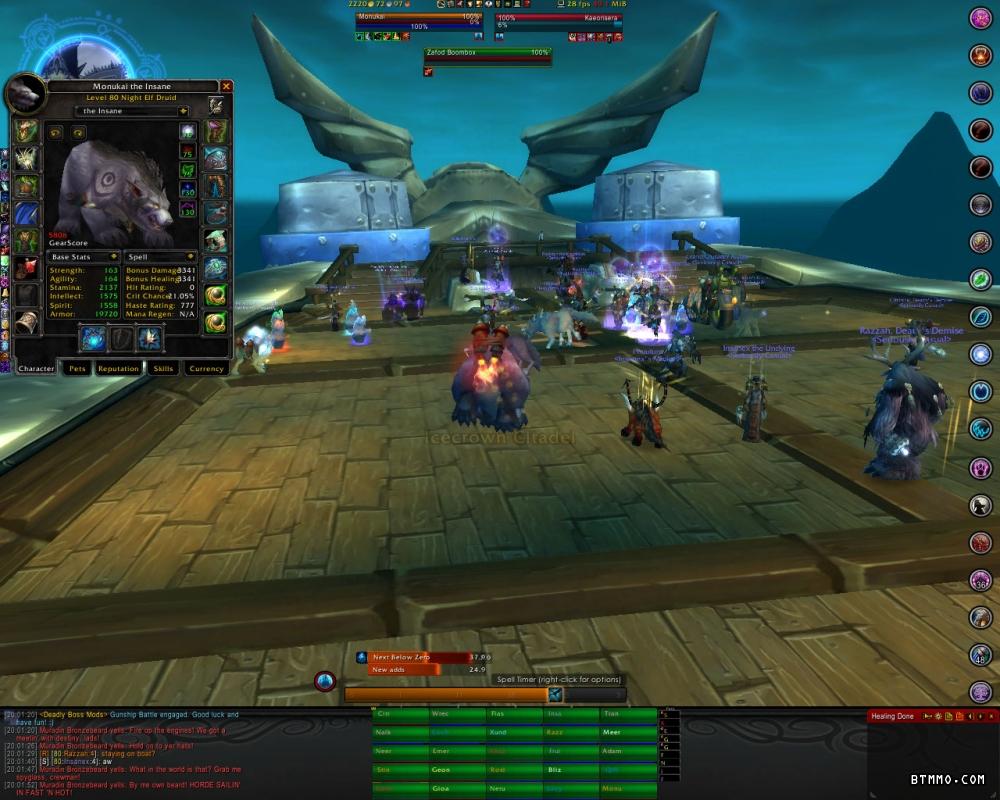
Task: Show the Skills tab
Action: (x=163, y=368)
